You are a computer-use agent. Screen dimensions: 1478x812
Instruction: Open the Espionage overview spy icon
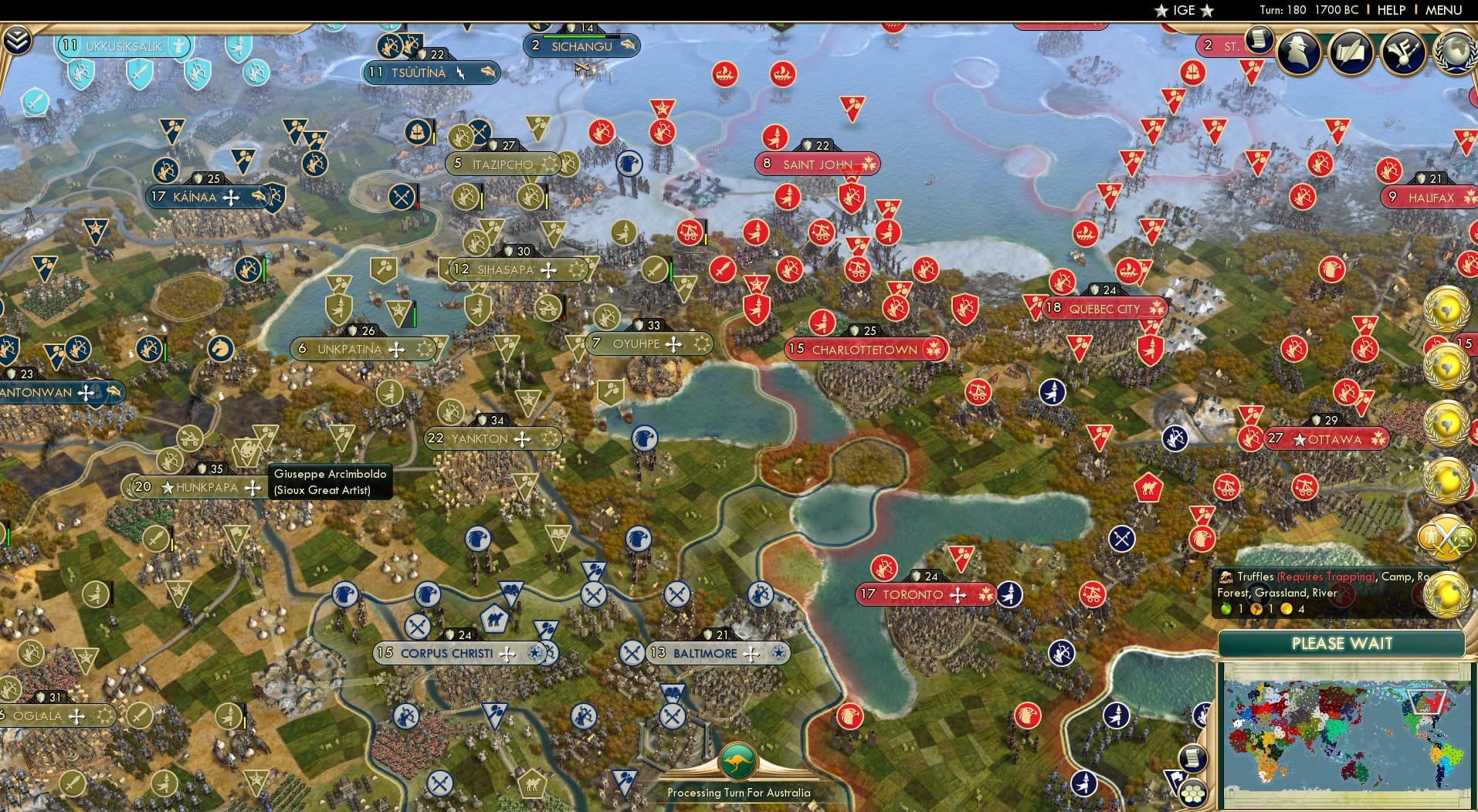click(x=1299, y=52)
